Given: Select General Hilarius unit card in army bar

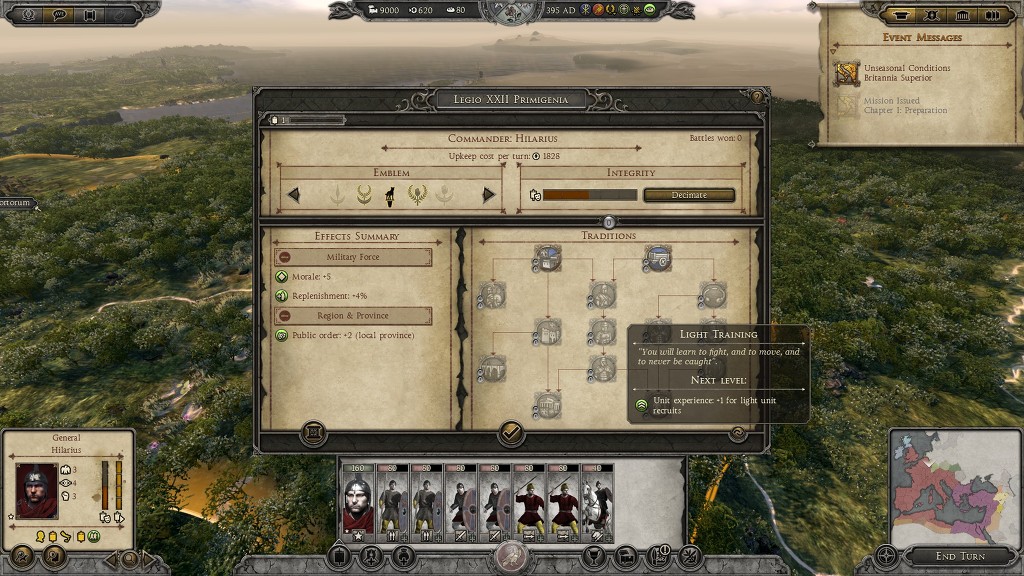Looking at the screenshot, I should coord(357,502).
